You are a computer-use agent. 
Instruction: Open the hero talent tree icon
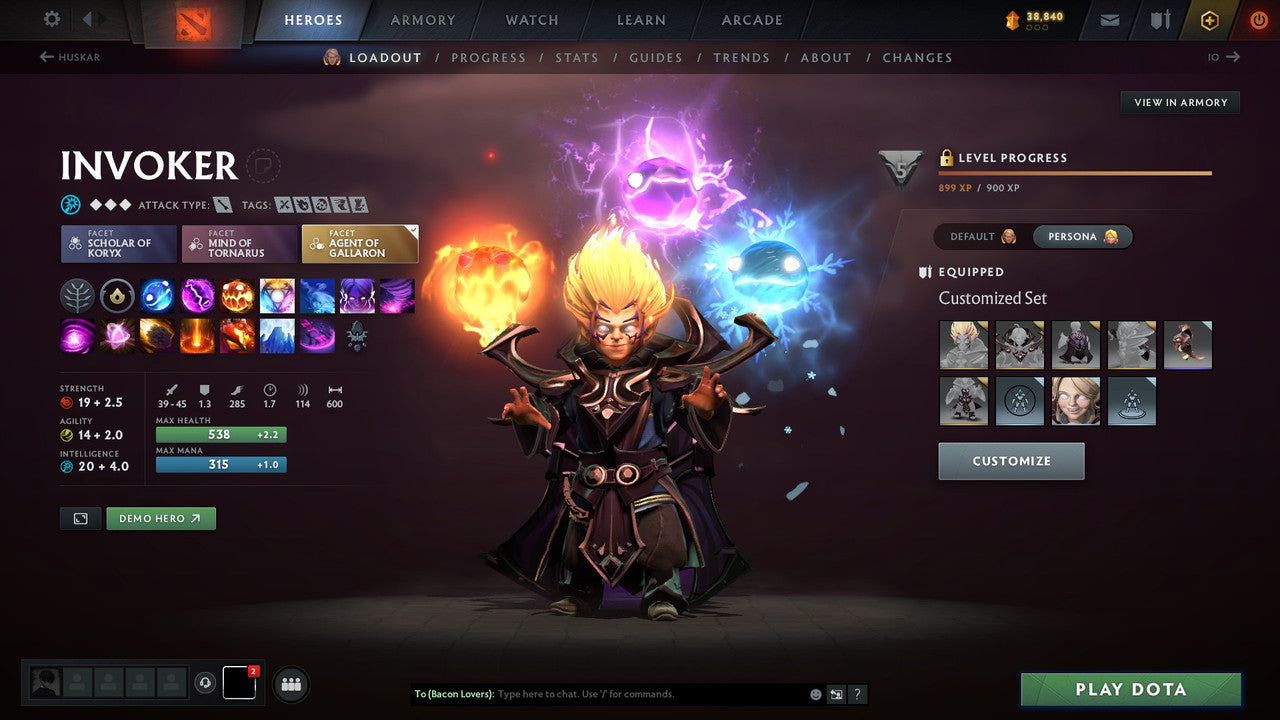[77, 295]
